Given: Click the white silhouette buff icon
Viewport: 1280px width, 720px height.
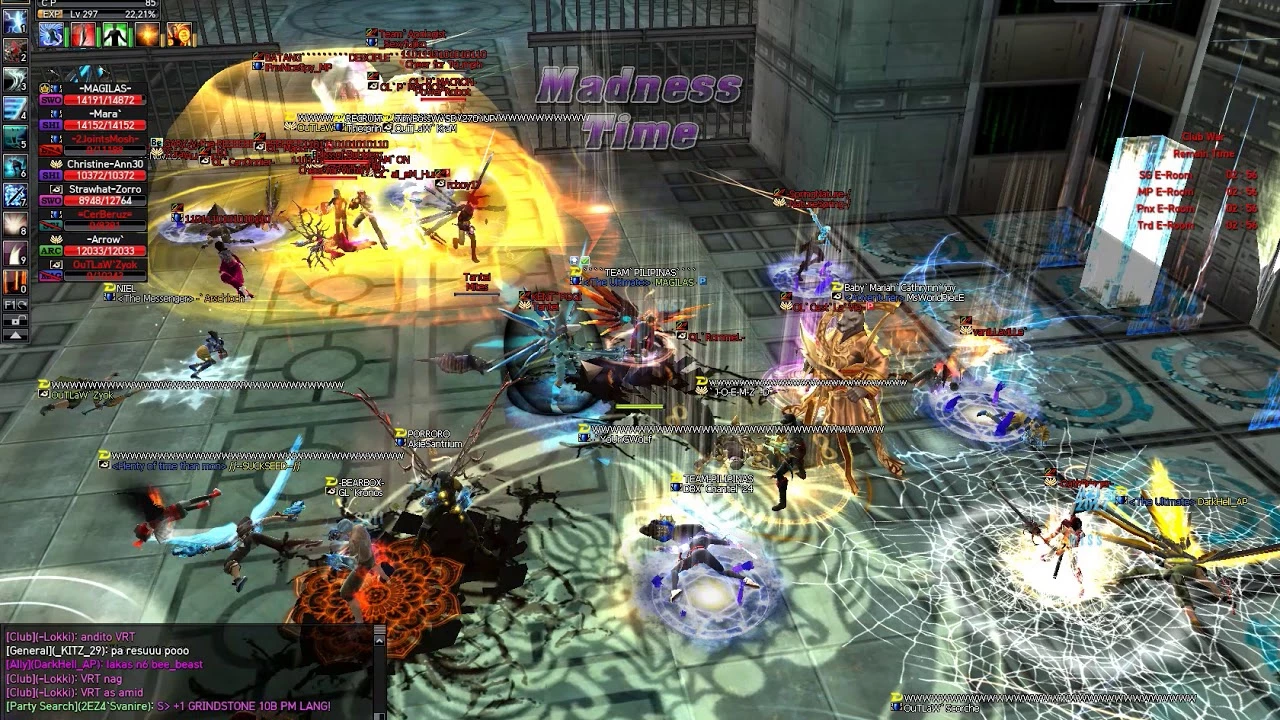Looking at the screenshot, I should point(116,36).
